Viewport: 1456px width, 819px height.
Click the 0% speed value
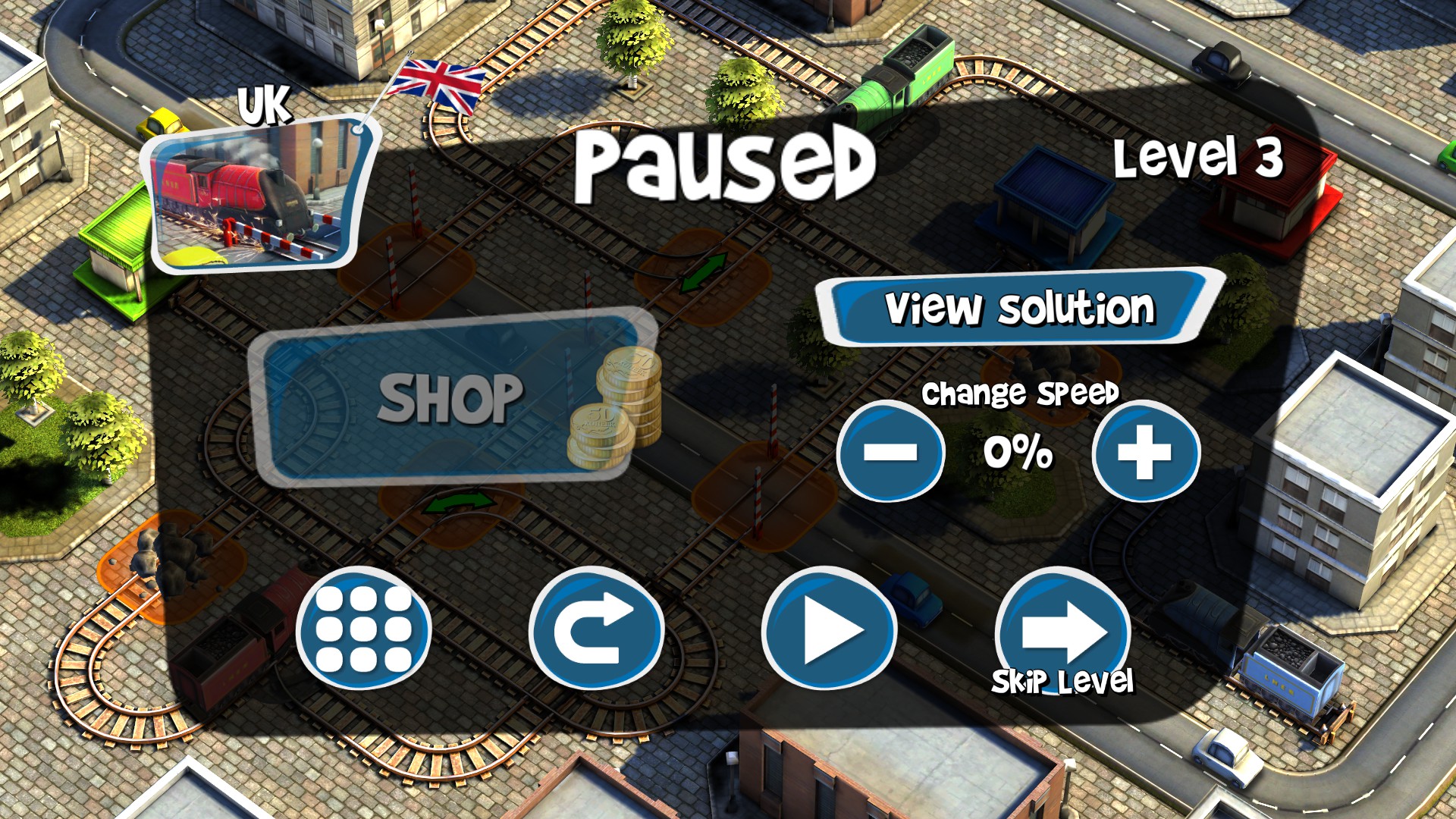click(x=1016, y=453)
